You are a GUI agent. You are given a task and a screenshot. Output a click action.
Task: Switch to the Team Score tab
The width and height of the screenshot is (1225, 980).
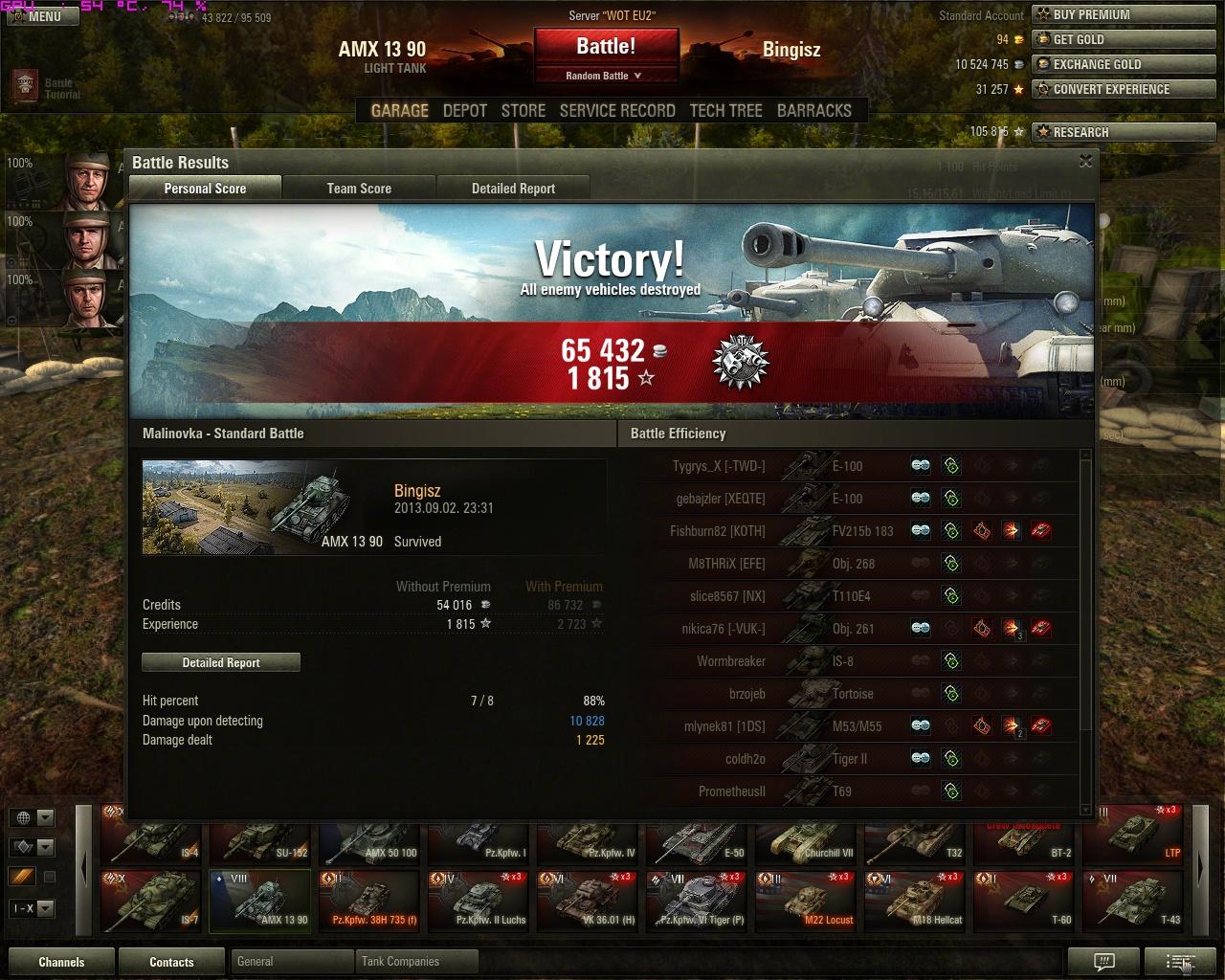(x=359, y=189)
